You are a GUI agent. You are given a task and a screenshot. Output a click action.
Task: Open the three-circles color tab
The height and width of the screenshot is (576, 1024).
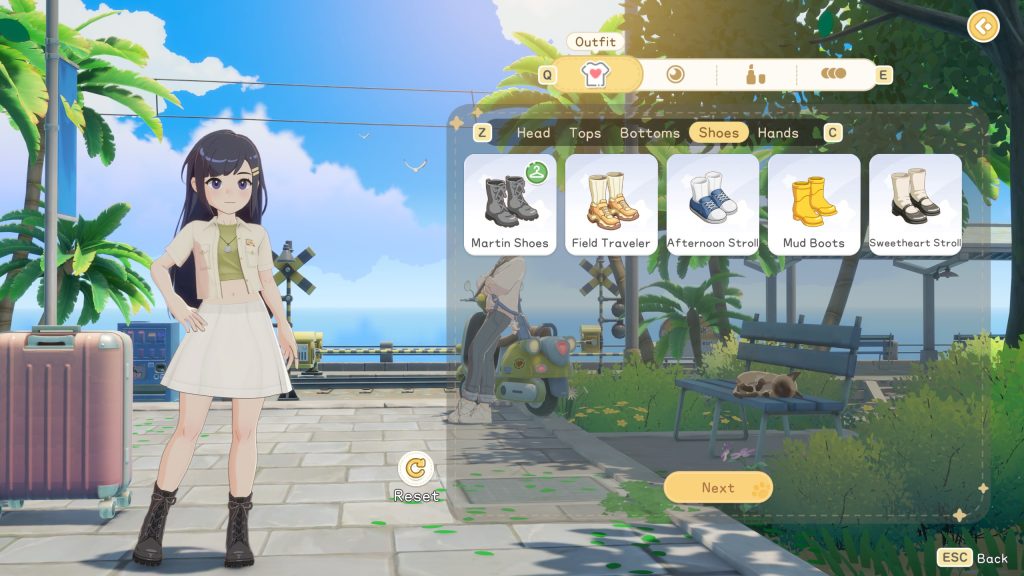pos(833,74)
